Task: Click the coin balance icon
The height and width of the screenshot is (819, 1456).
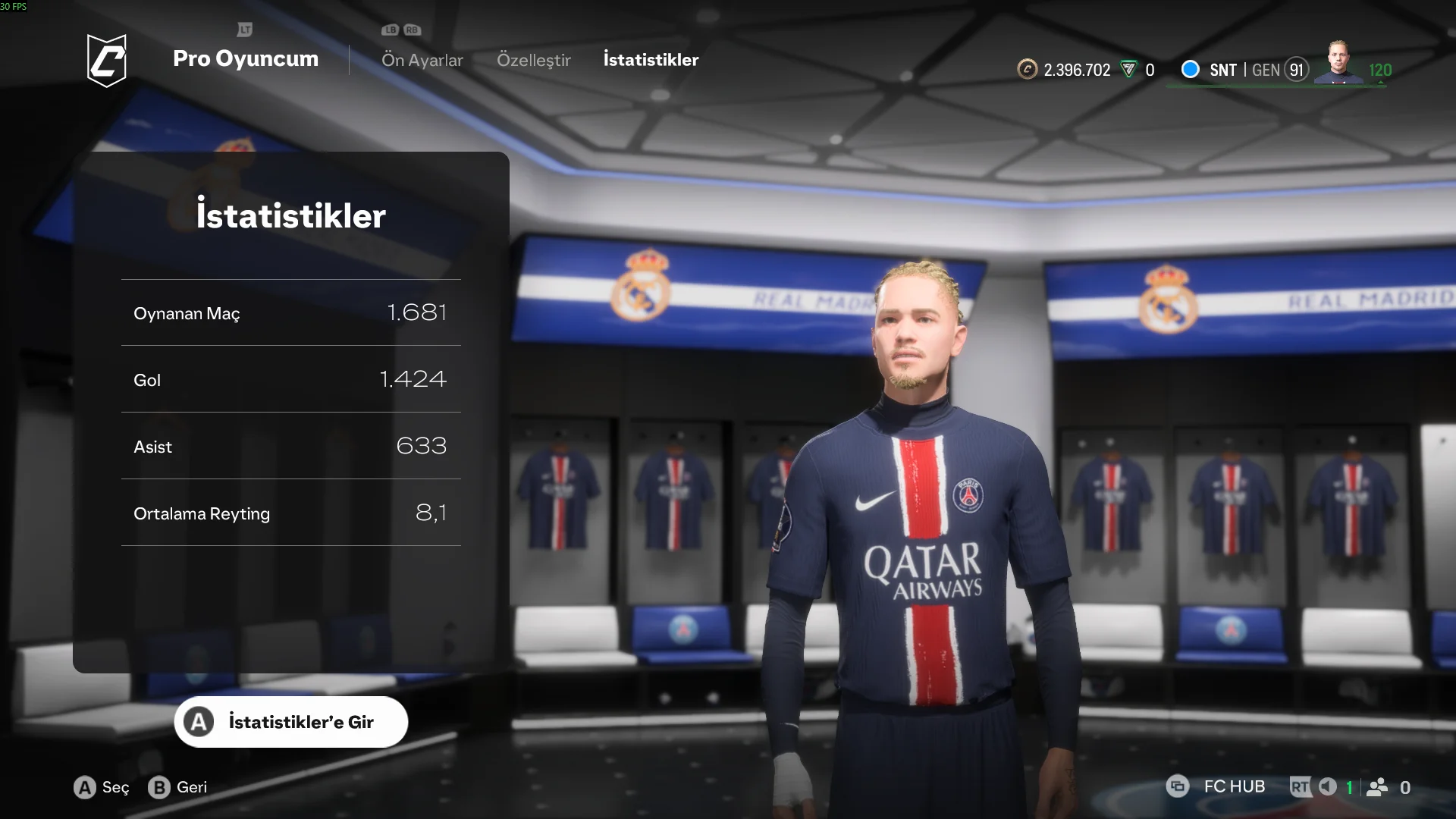Action: 1027,70
